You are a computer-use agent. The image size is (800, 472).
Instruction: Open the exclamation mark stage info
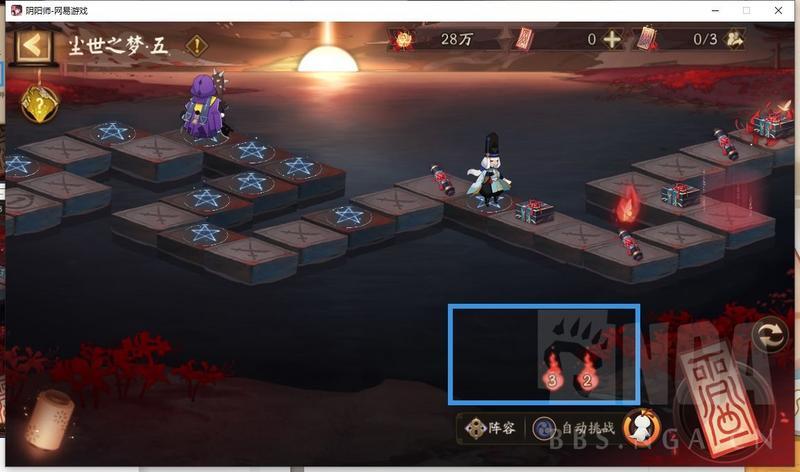(x=198, y=46)
